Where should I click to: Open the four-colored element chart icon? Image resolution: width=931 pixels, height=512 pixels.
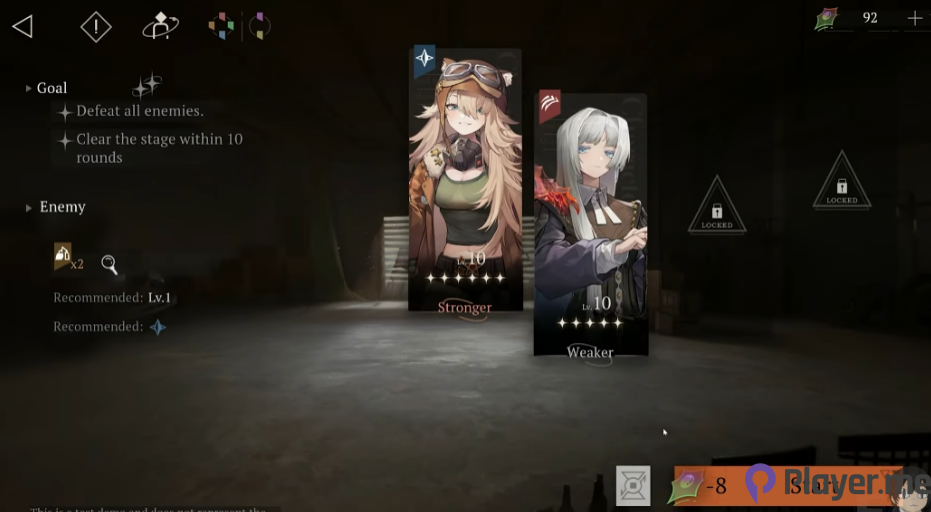[x=221, y=27]
